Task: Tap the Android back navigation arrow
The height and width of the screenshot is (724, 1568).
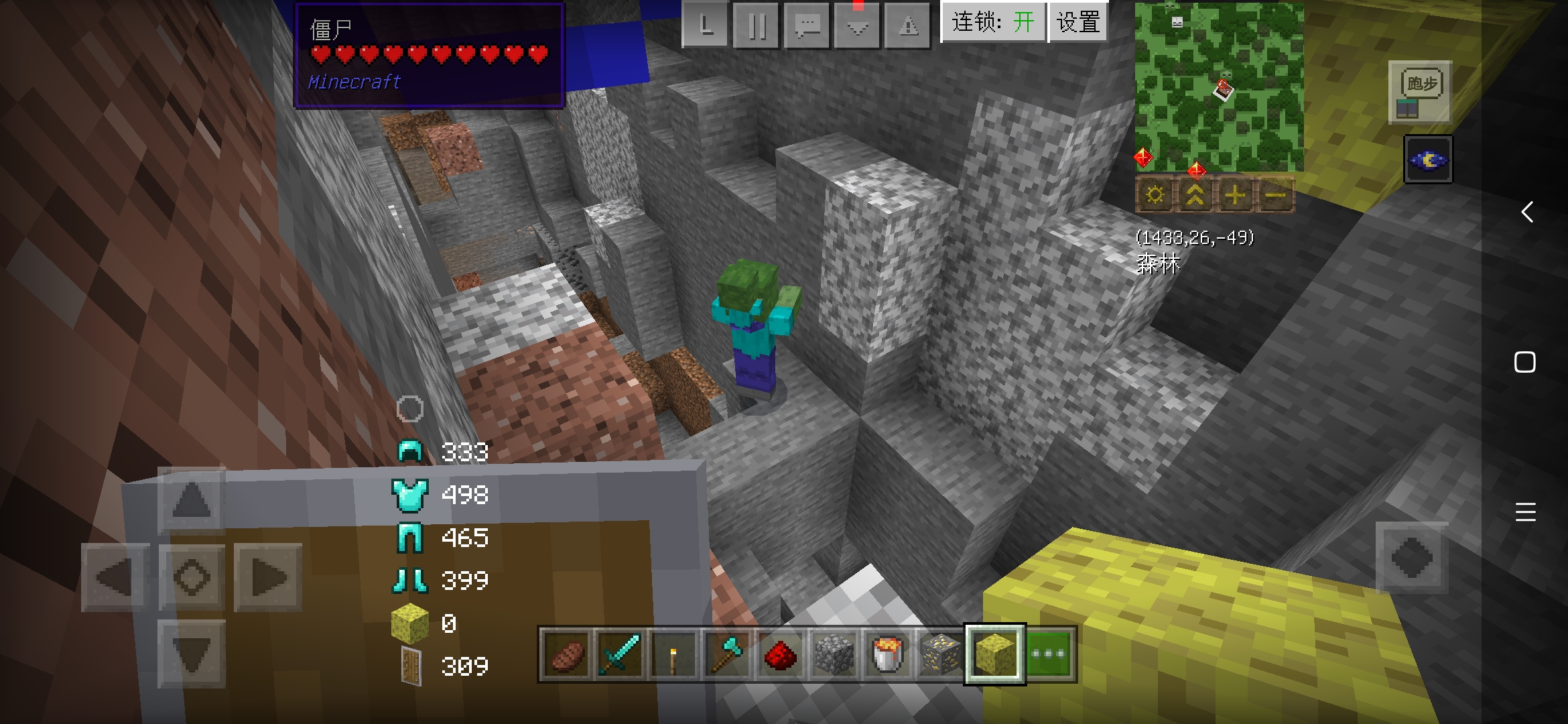Action: click(1526, 212)
